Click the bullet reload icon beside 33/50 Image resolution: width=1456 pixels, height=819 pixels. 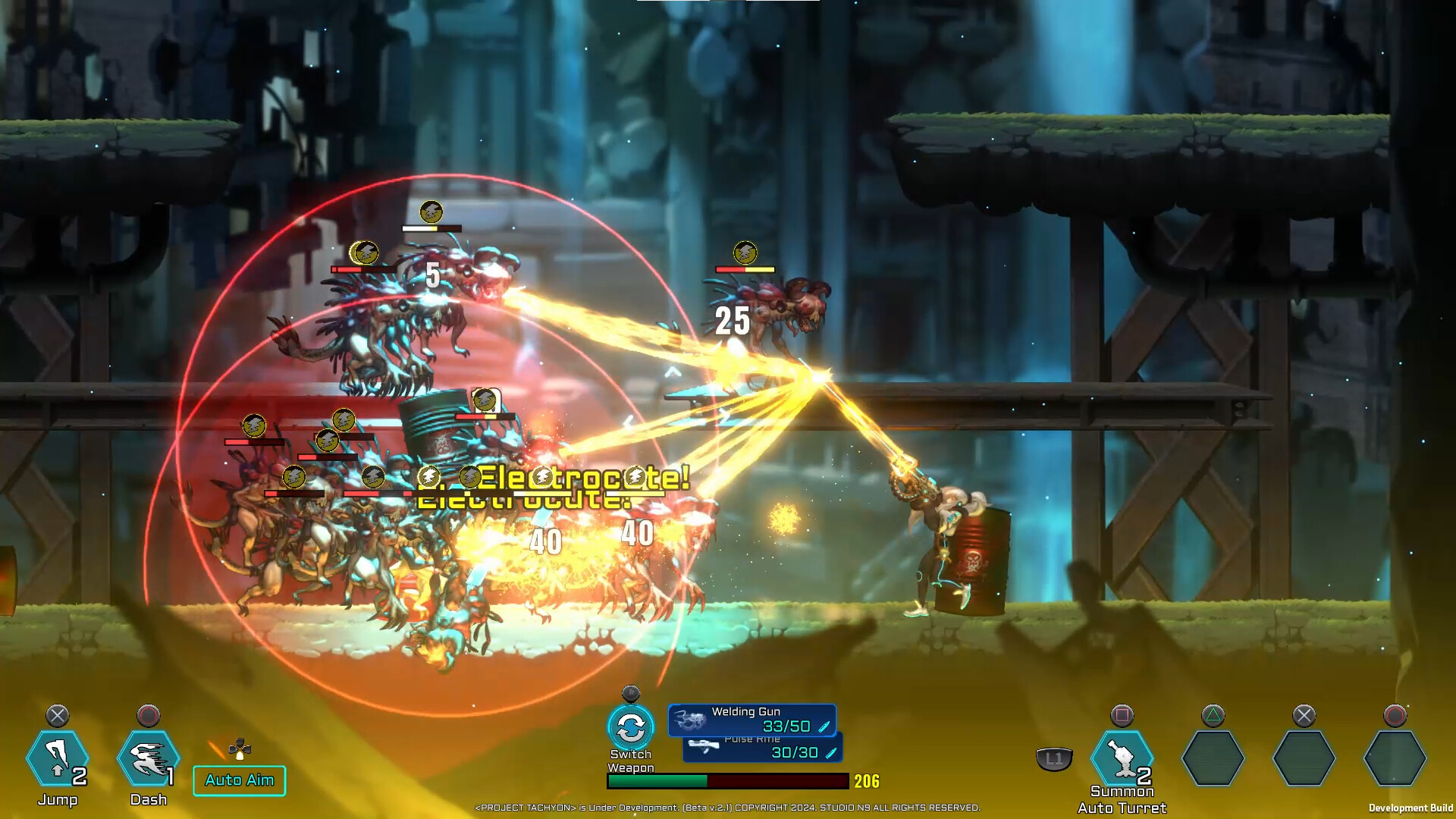tap(826, 726)
